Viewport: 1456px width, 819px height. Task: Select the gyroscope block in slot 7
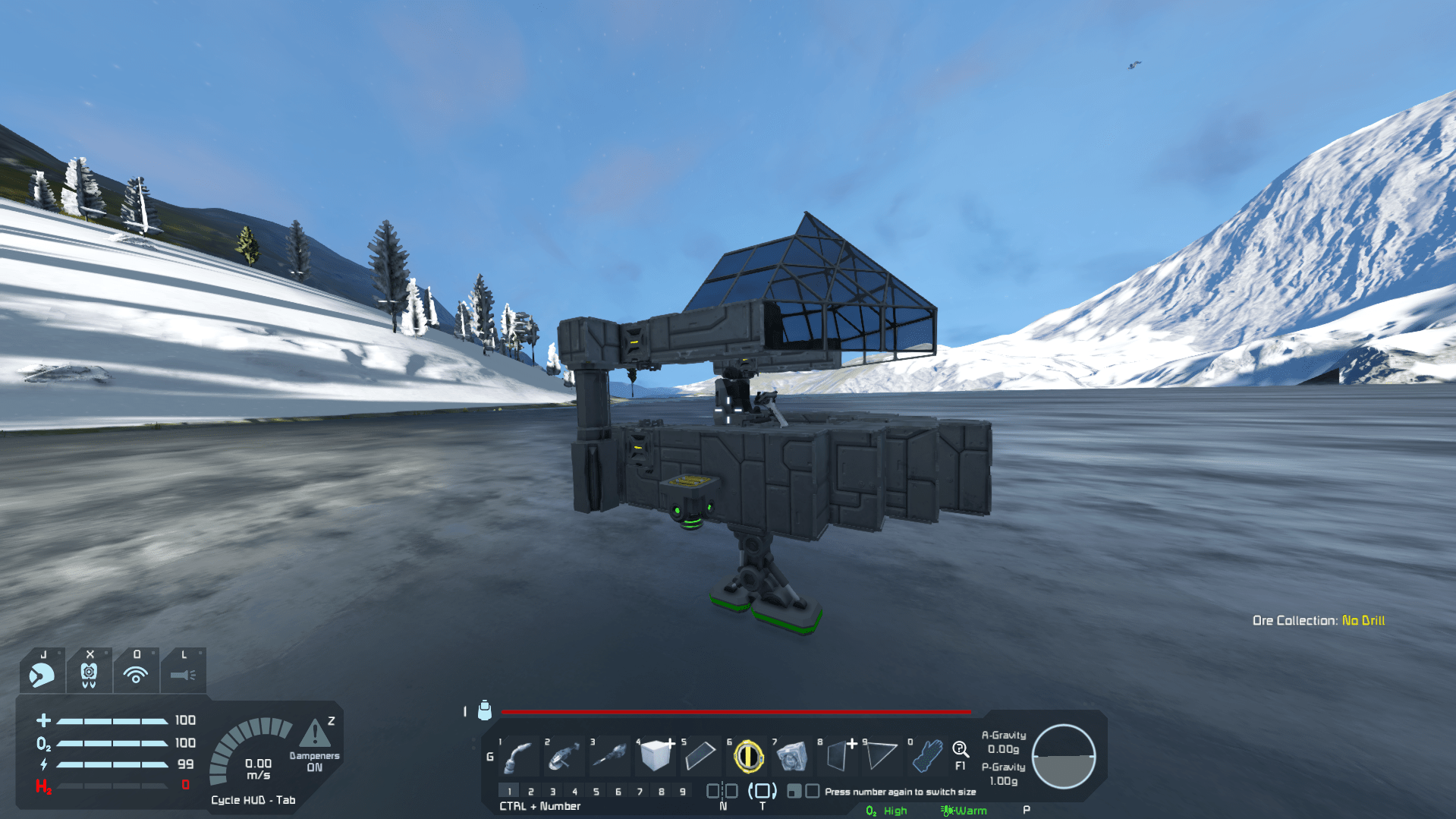[x=793, y=755]
